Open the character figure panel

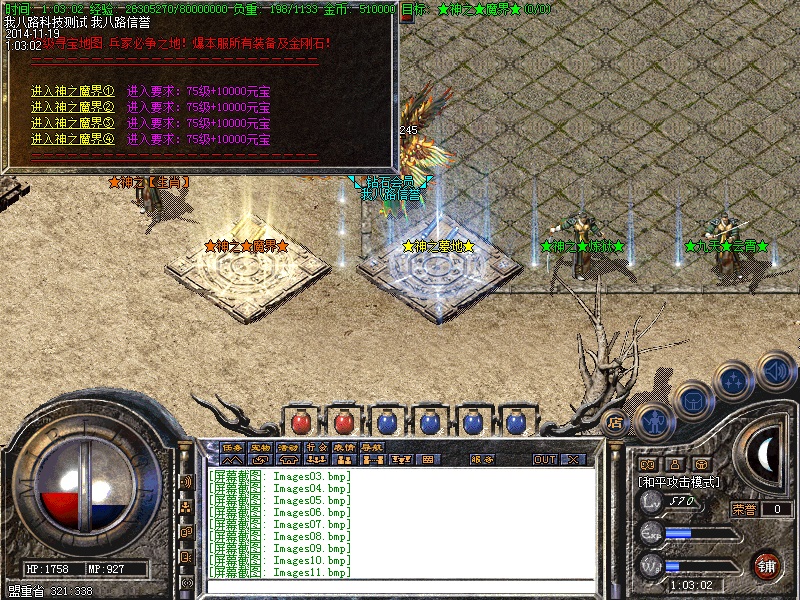[653, 423]
